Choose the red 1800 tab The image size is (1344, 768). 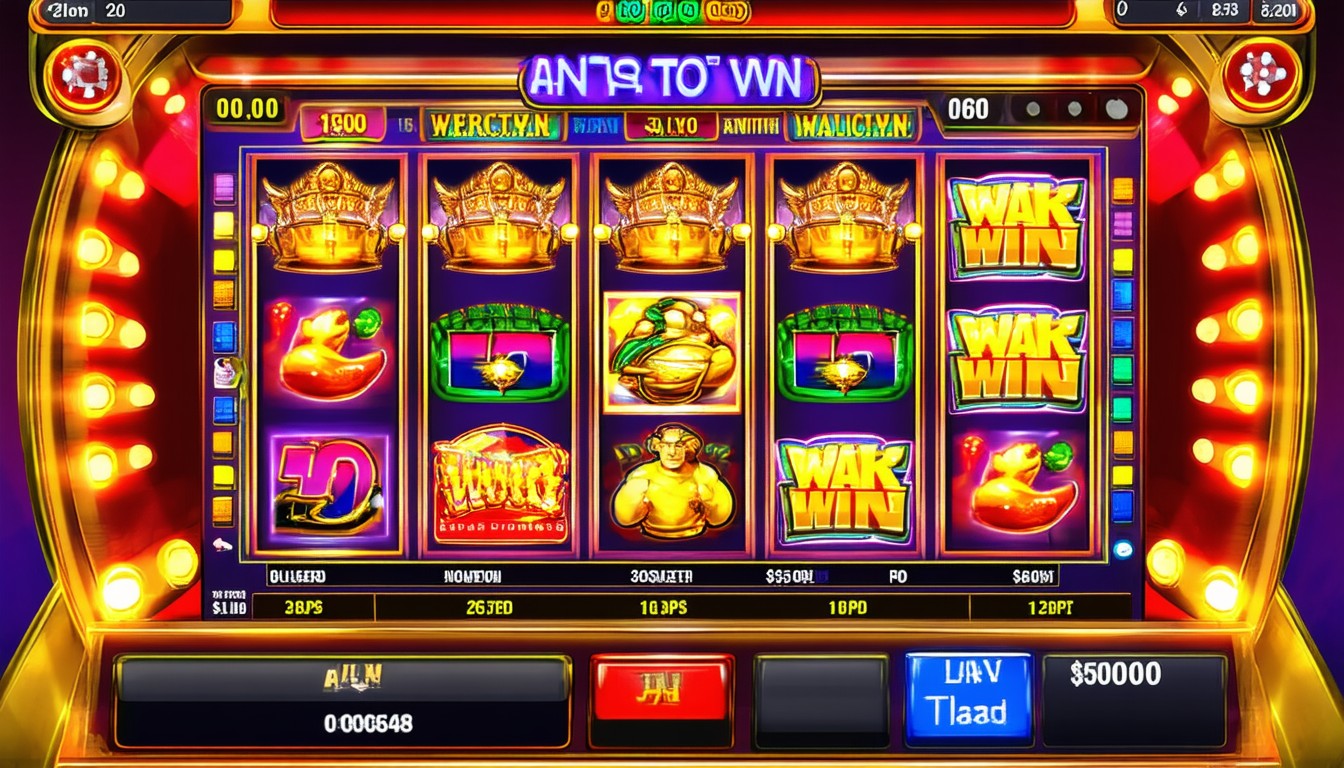click(x=342, y=124)
